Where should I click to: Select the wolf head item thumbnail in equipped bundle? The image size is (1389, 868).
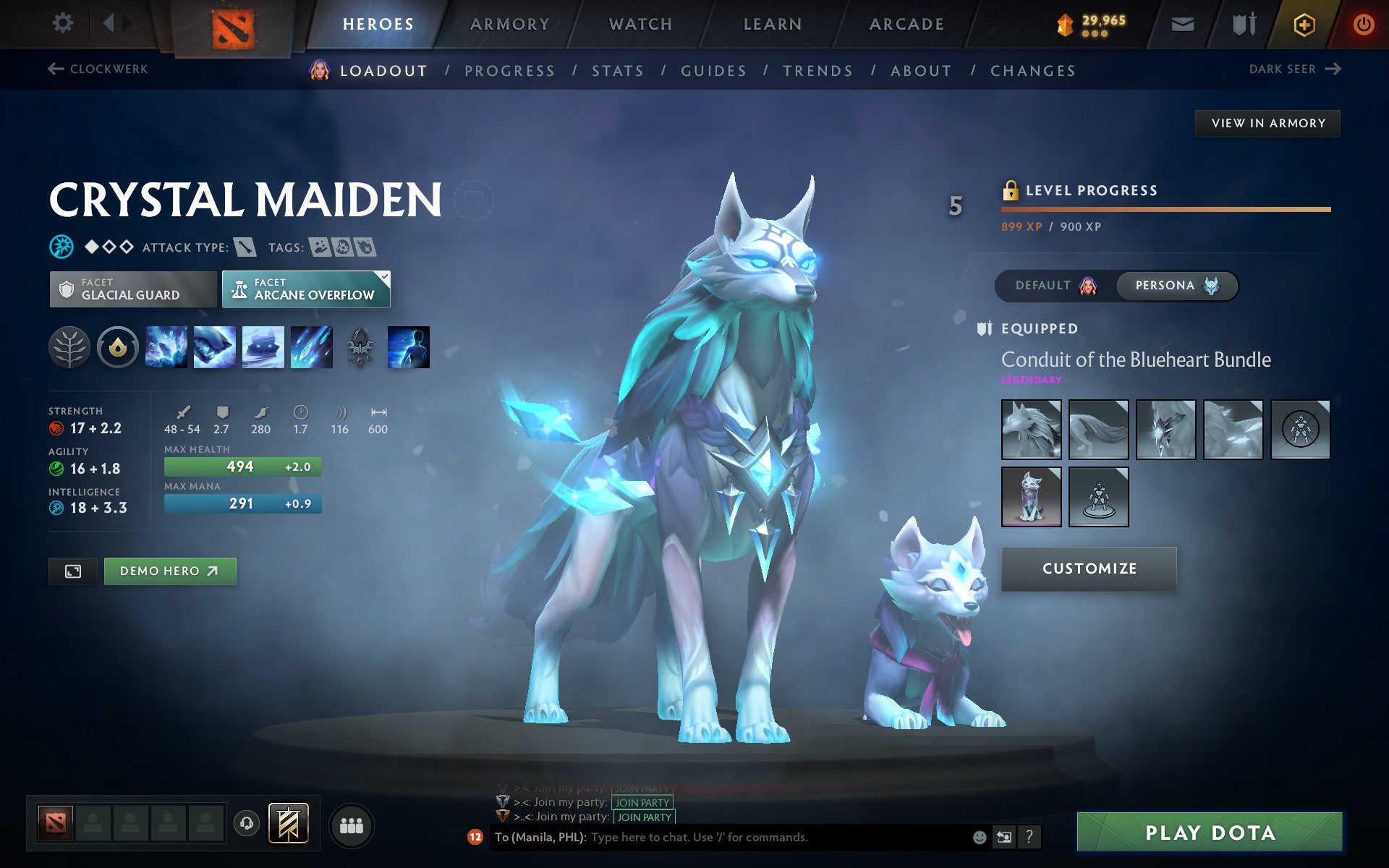click(1031, 428)
